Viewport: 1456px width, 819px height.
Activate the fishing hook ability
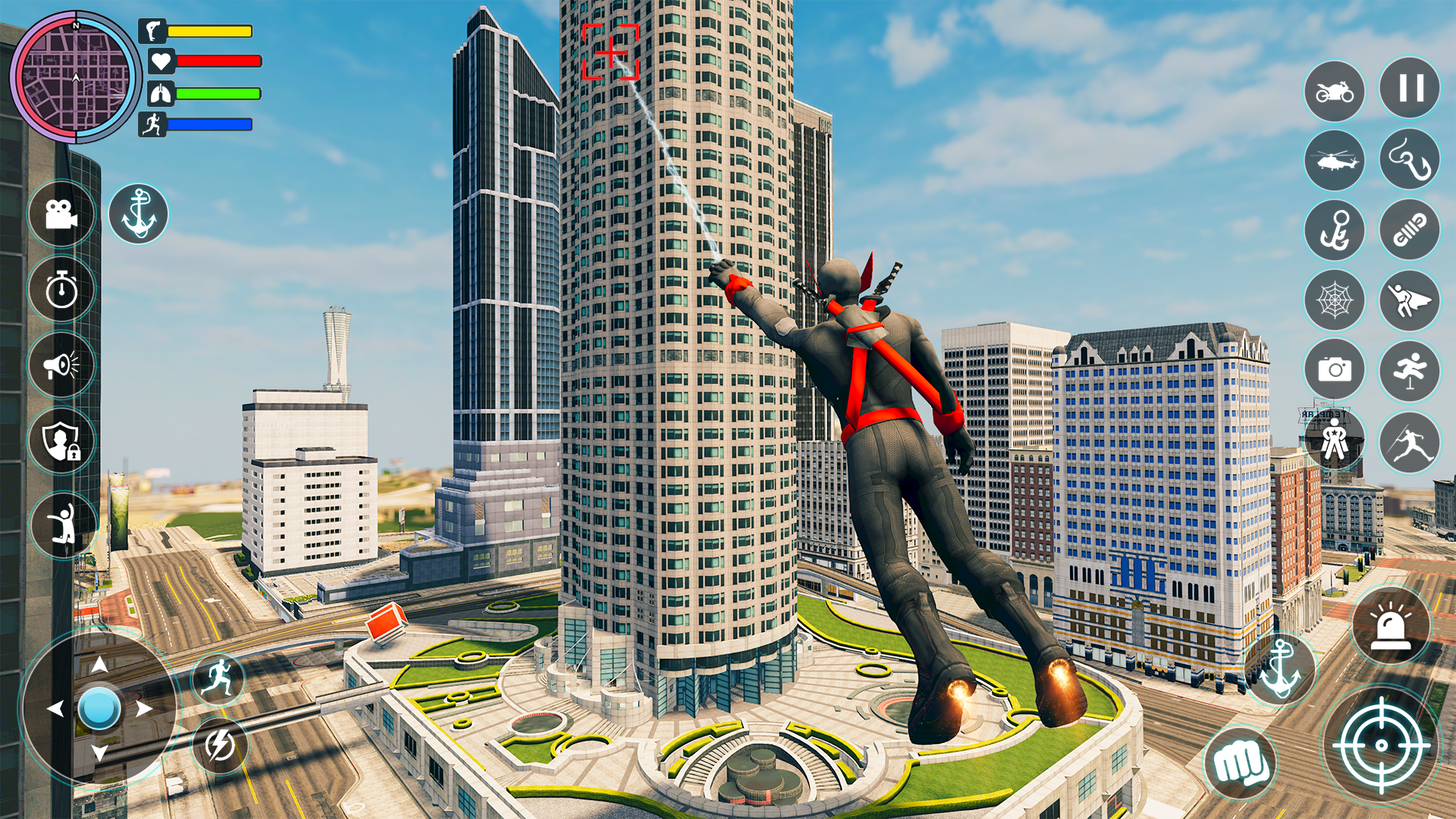pos(1408,160)
